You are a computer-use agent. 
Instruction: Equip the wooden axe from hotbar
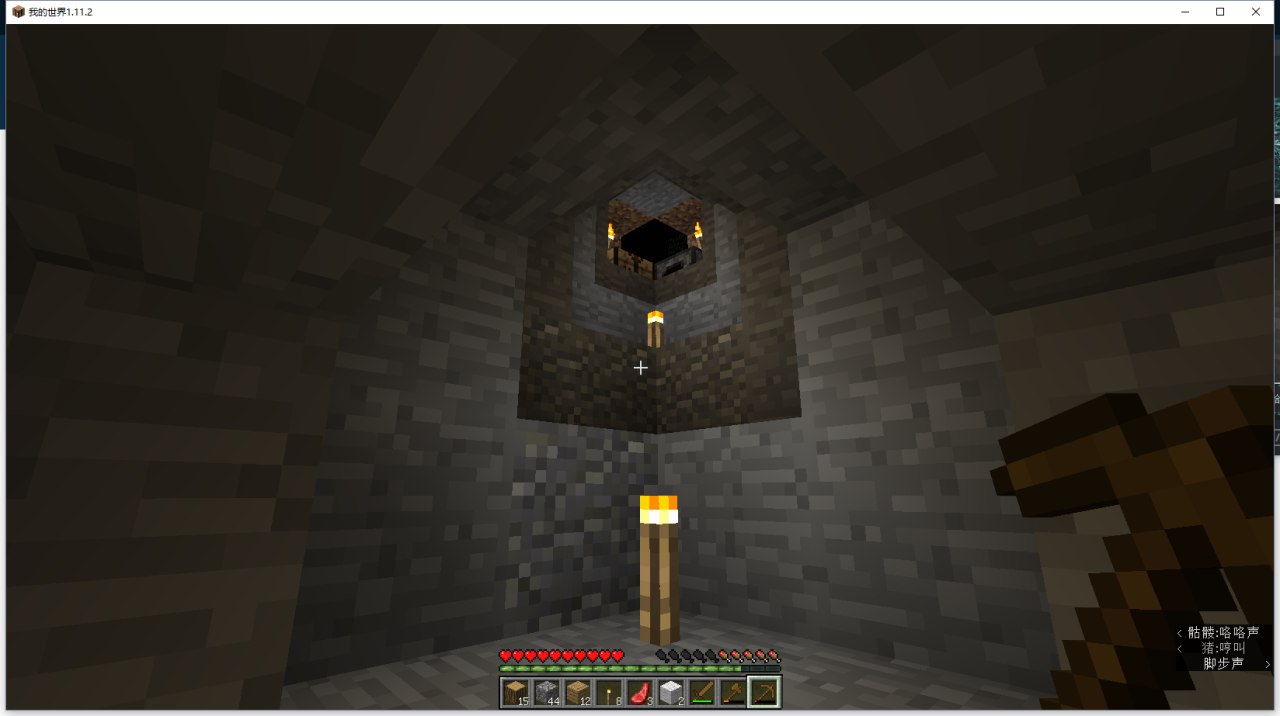point(732,691)
